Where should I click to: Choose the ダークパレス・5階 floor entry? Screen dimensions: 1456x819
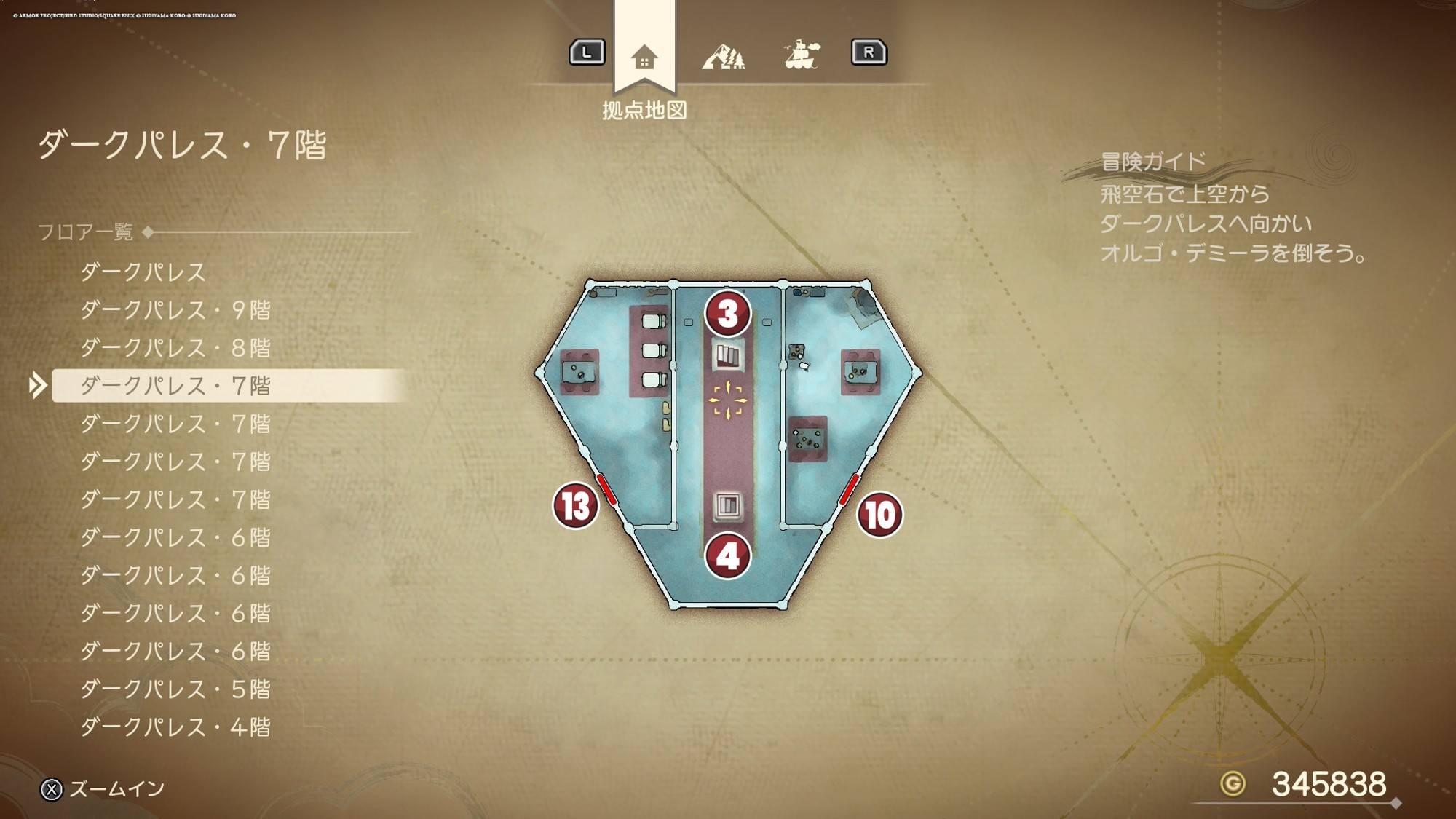click(x=175, y=689)
